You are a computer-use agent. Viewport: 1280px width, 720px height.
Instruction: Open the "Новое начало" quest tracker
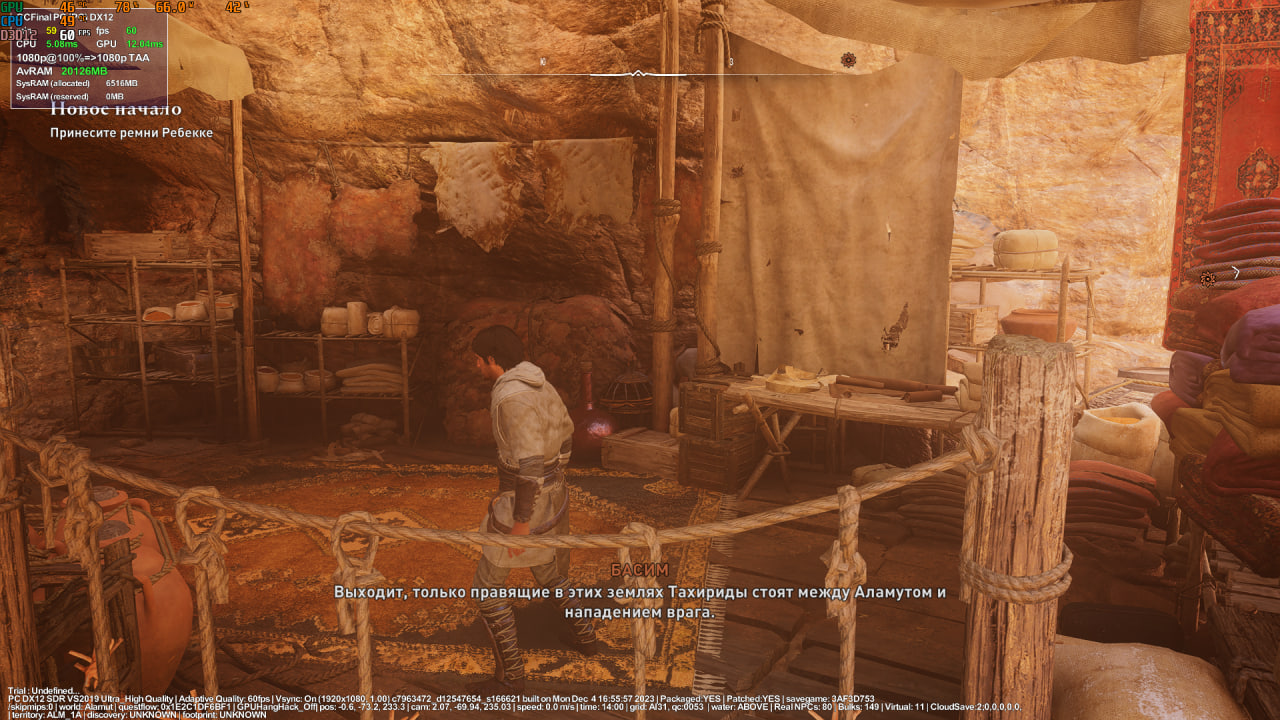tap(116, 110)
